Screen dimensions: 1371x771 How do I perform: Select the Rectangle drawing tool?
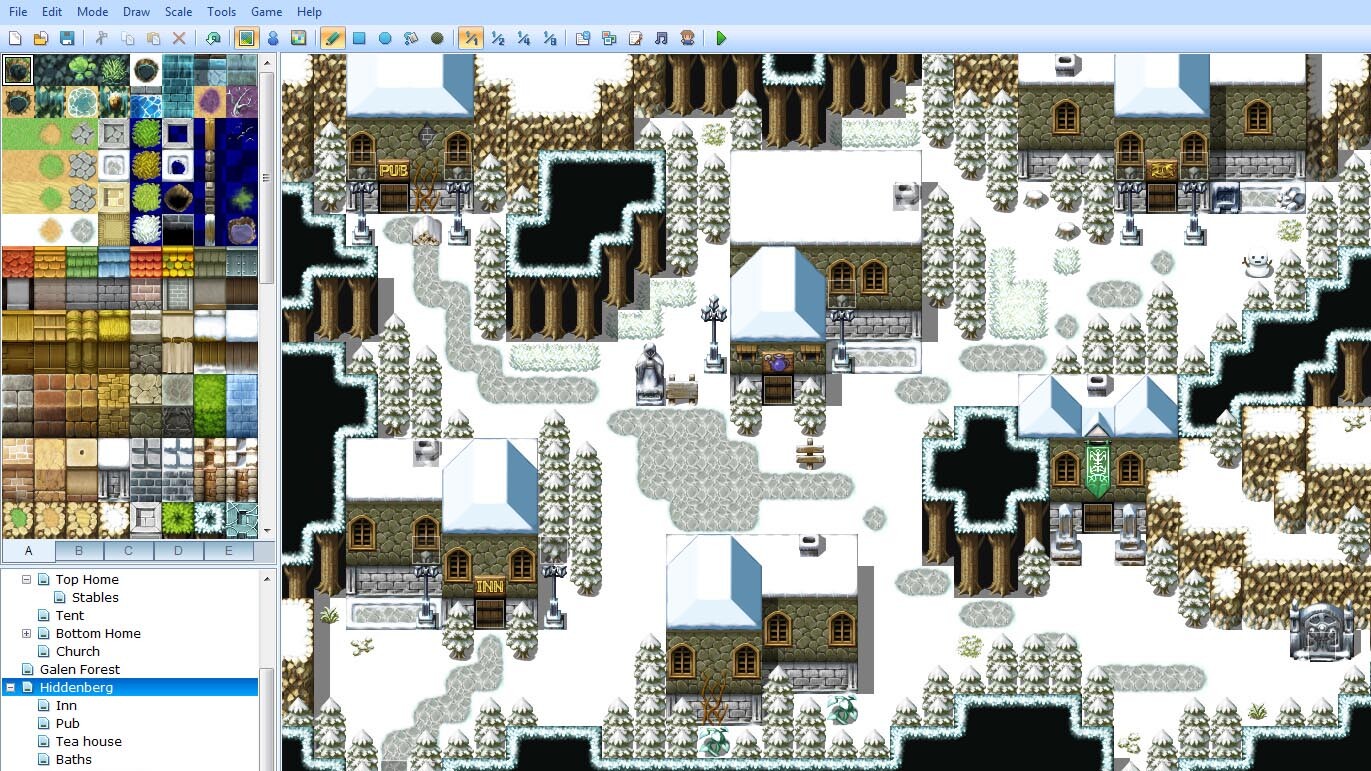click(359, 38)
